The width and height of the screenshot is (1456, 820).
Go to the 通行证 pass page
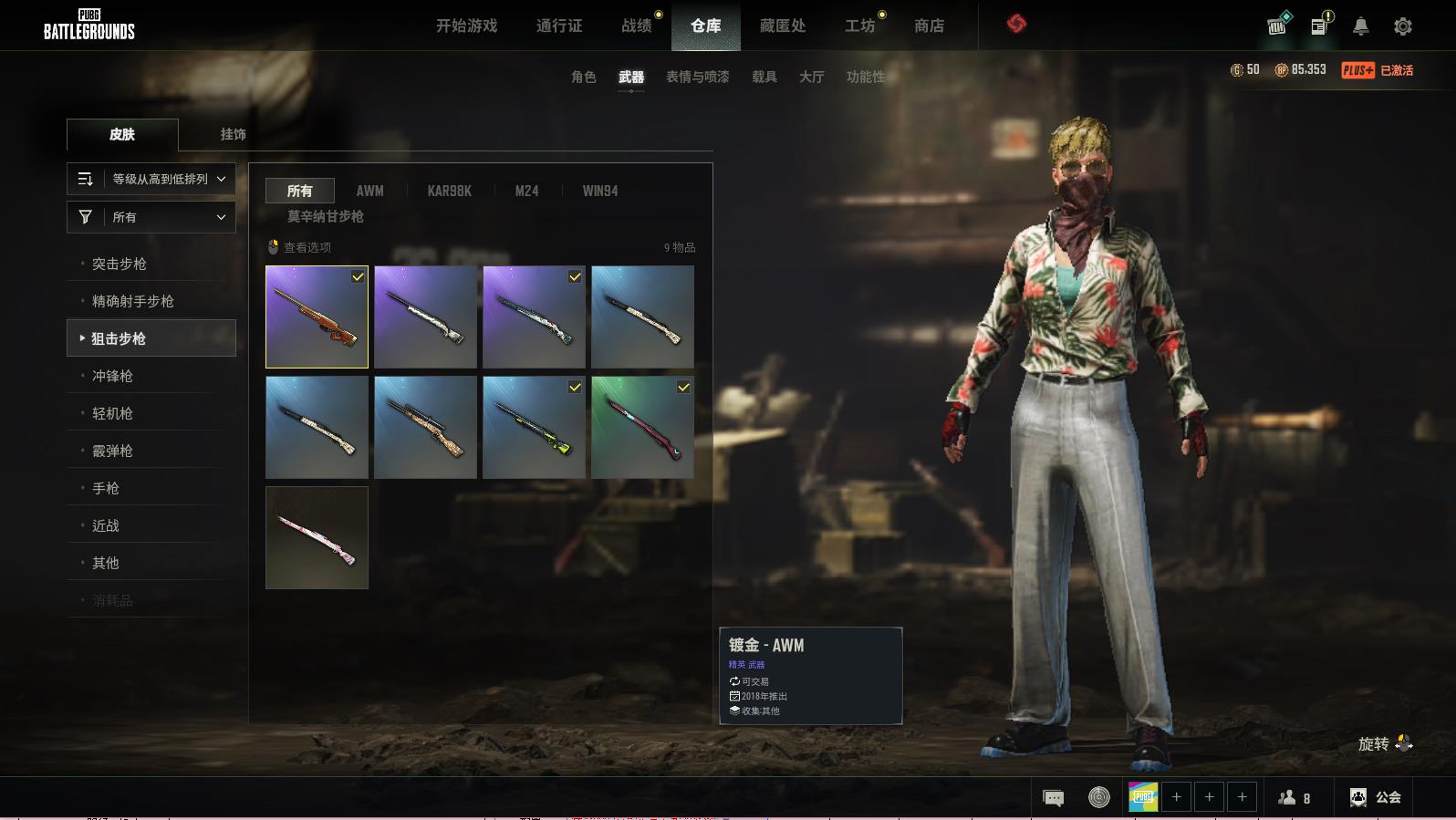558,26
